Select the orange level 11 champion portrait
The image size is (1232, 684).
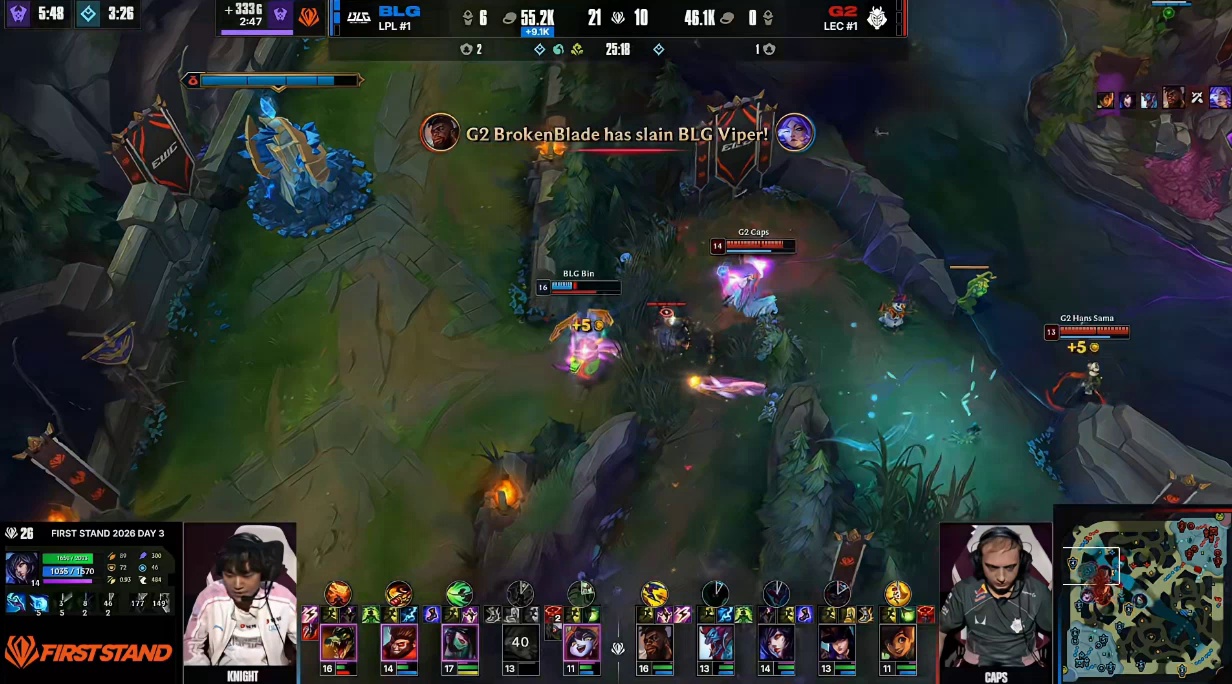pyautogui.click(x=897, y=642)
